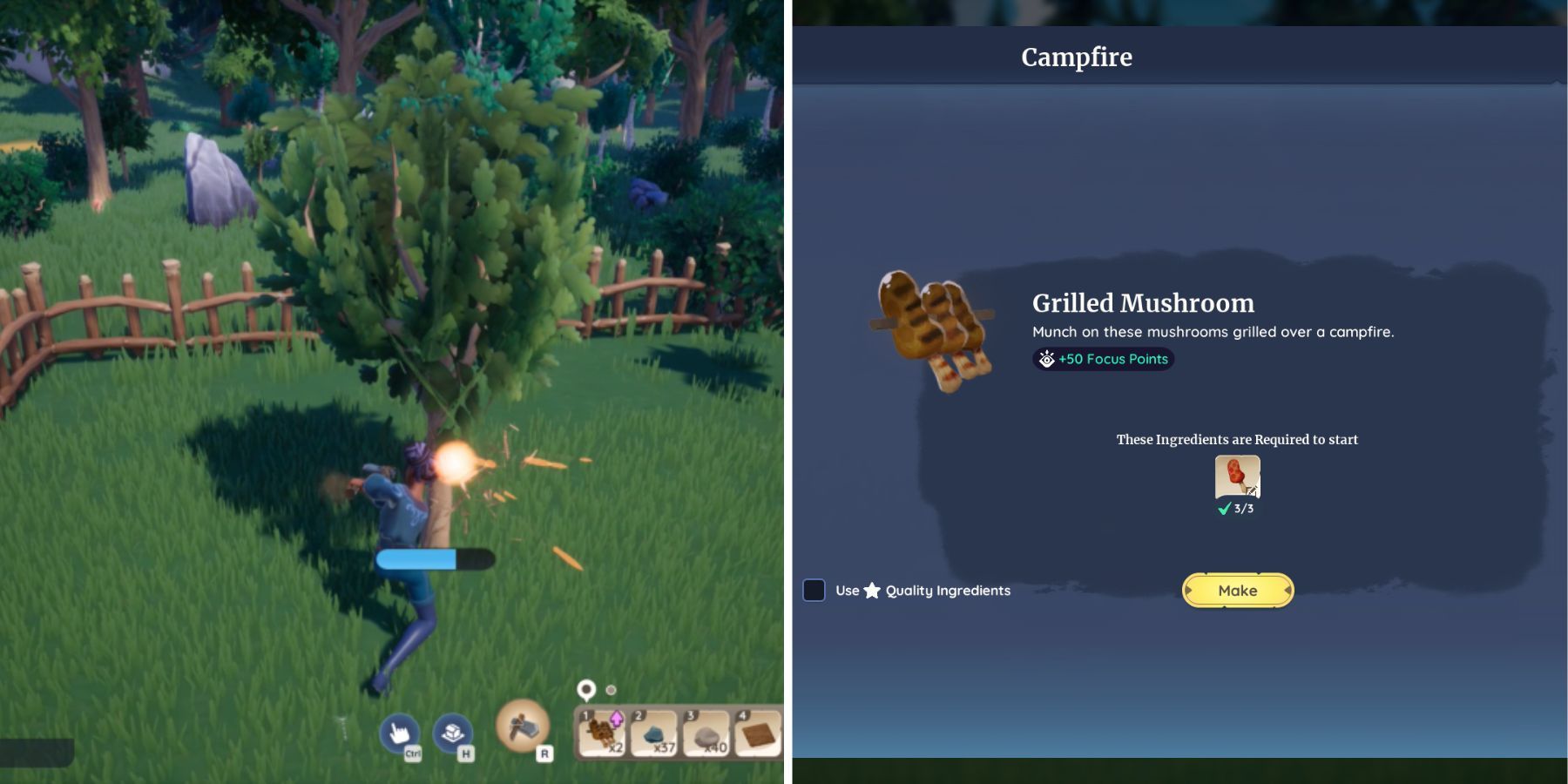Select the first hotbar page marker

[586, 690]
